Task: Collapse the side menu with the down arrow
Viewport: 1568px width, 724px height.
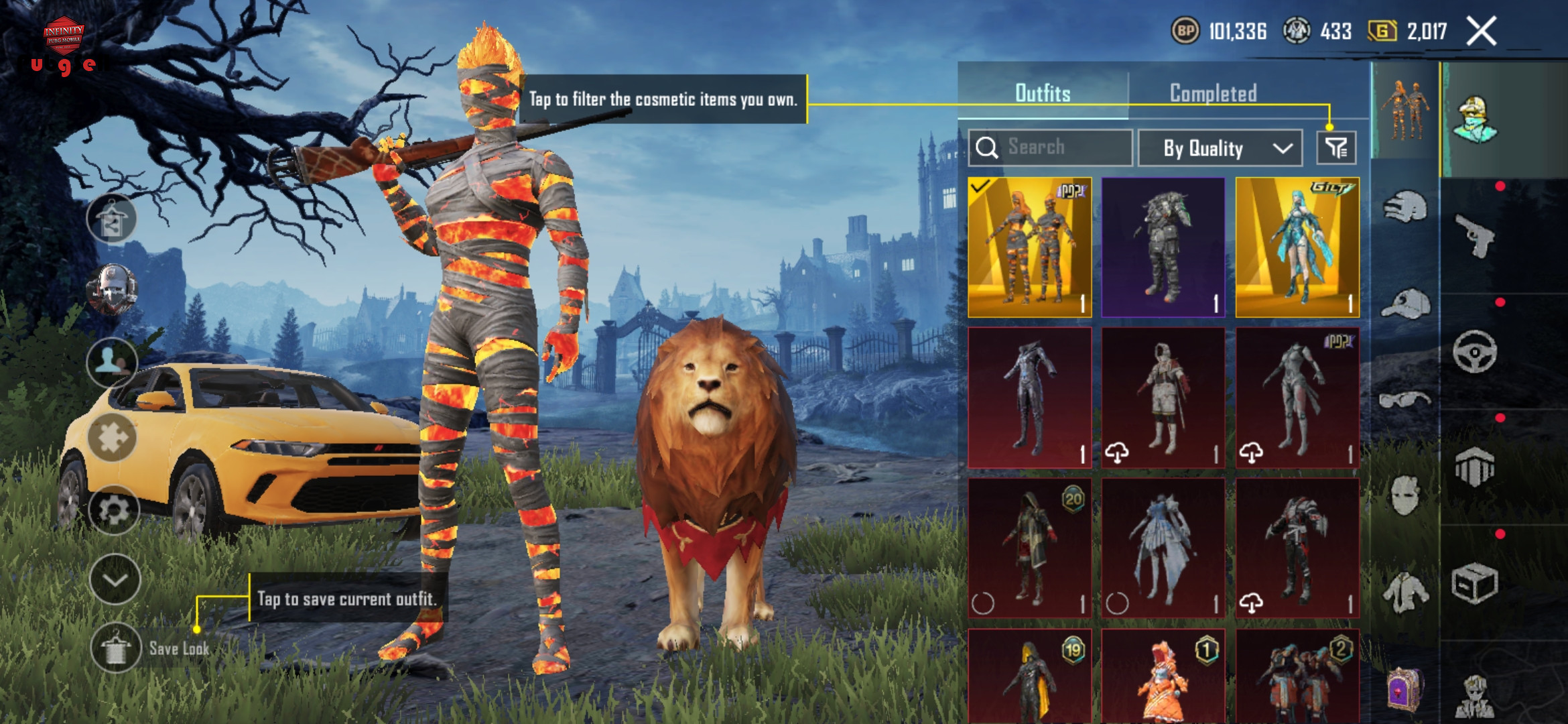Action: [x=115, y=580]
